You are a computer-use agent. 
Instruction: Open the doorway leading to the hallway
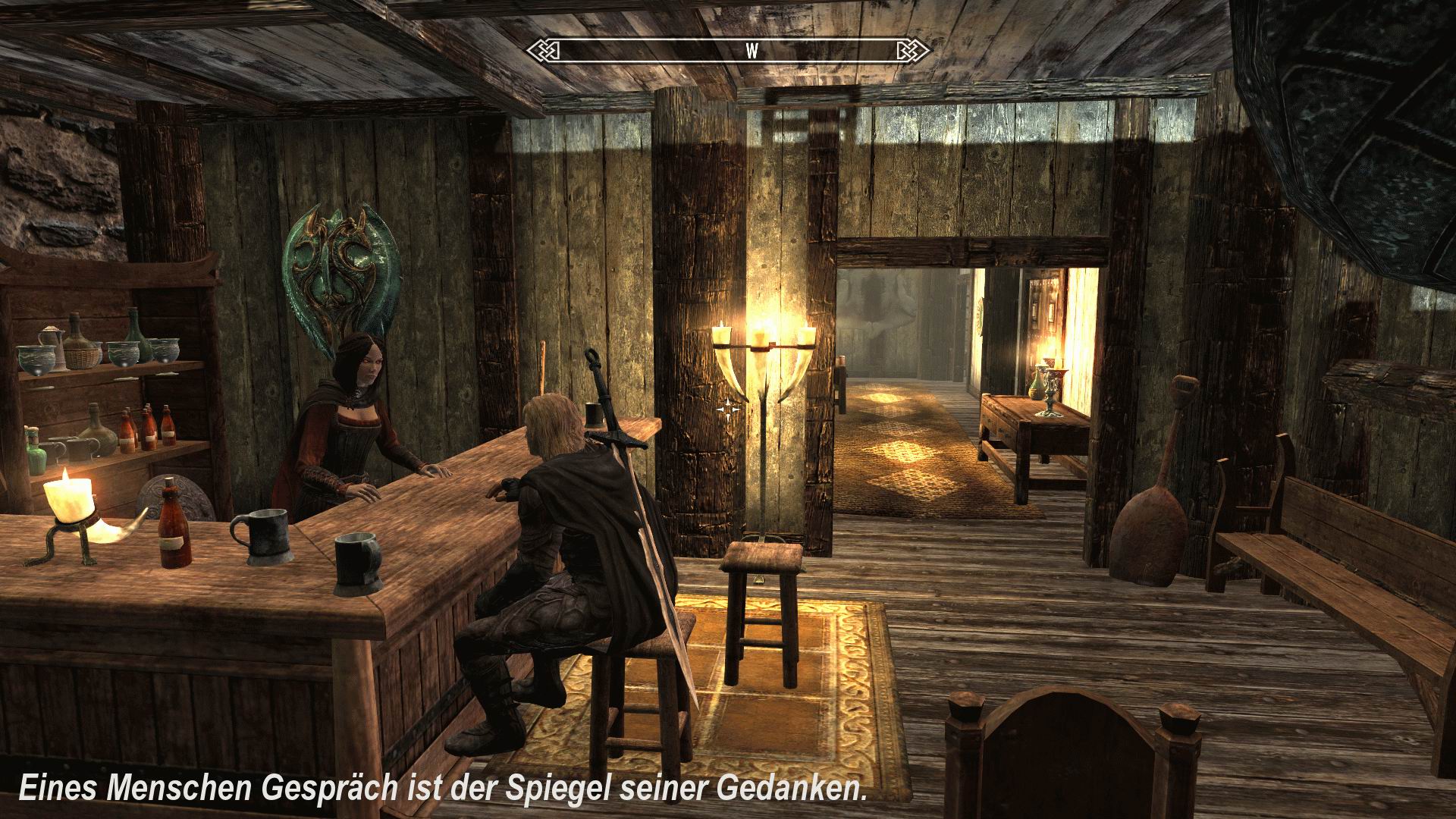[x=902, y=341]
